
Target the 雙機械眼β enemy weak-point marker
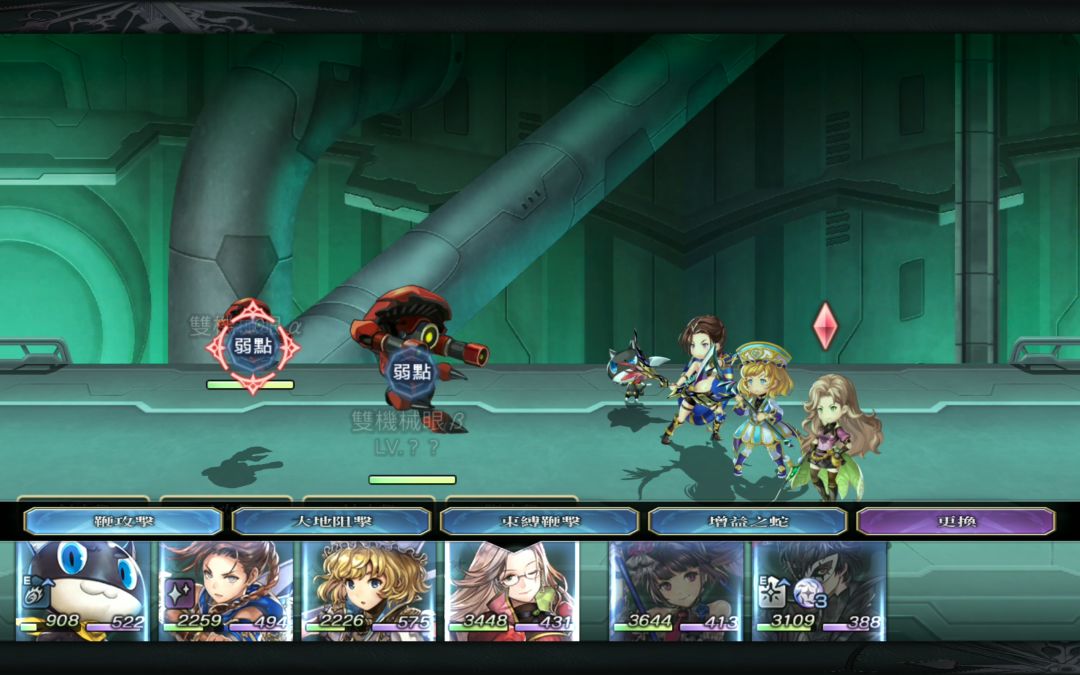coord(410,372)
